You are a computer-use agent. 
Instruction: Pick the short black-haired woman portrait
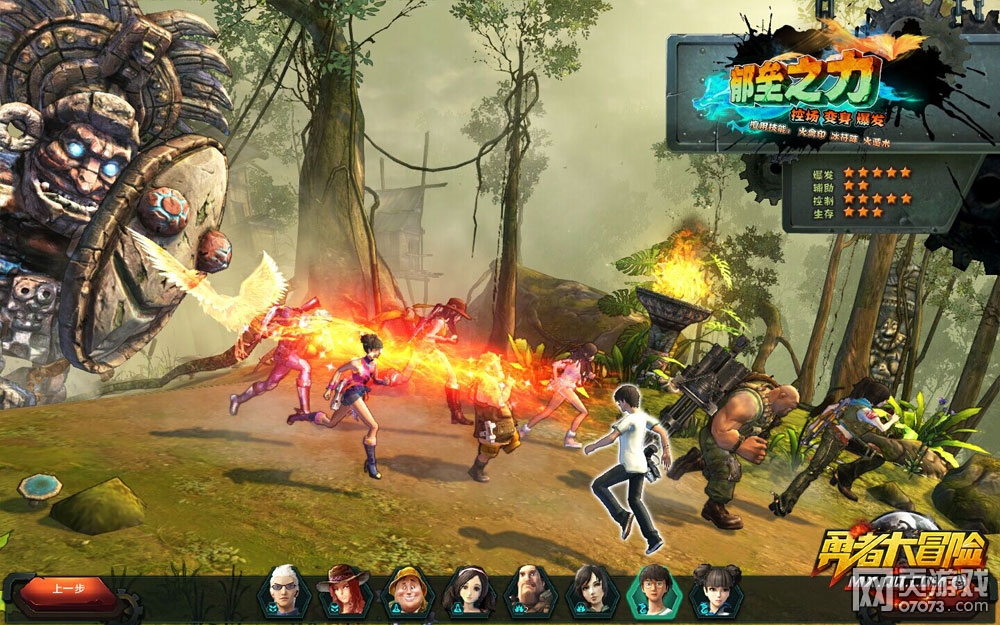point(592,590)
